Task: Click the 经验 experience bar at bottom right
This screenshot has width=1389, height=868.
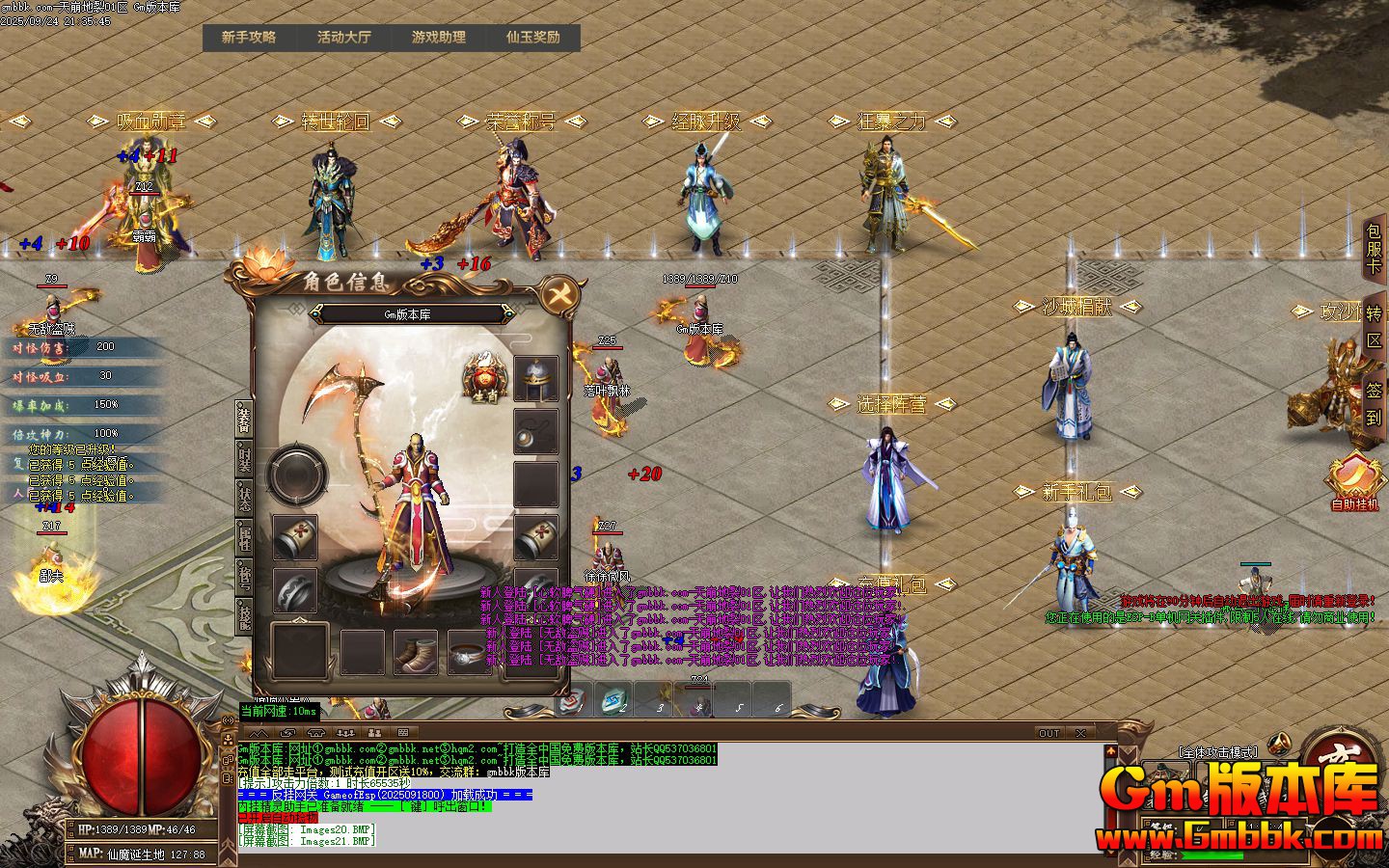Action: (1212, 854)
